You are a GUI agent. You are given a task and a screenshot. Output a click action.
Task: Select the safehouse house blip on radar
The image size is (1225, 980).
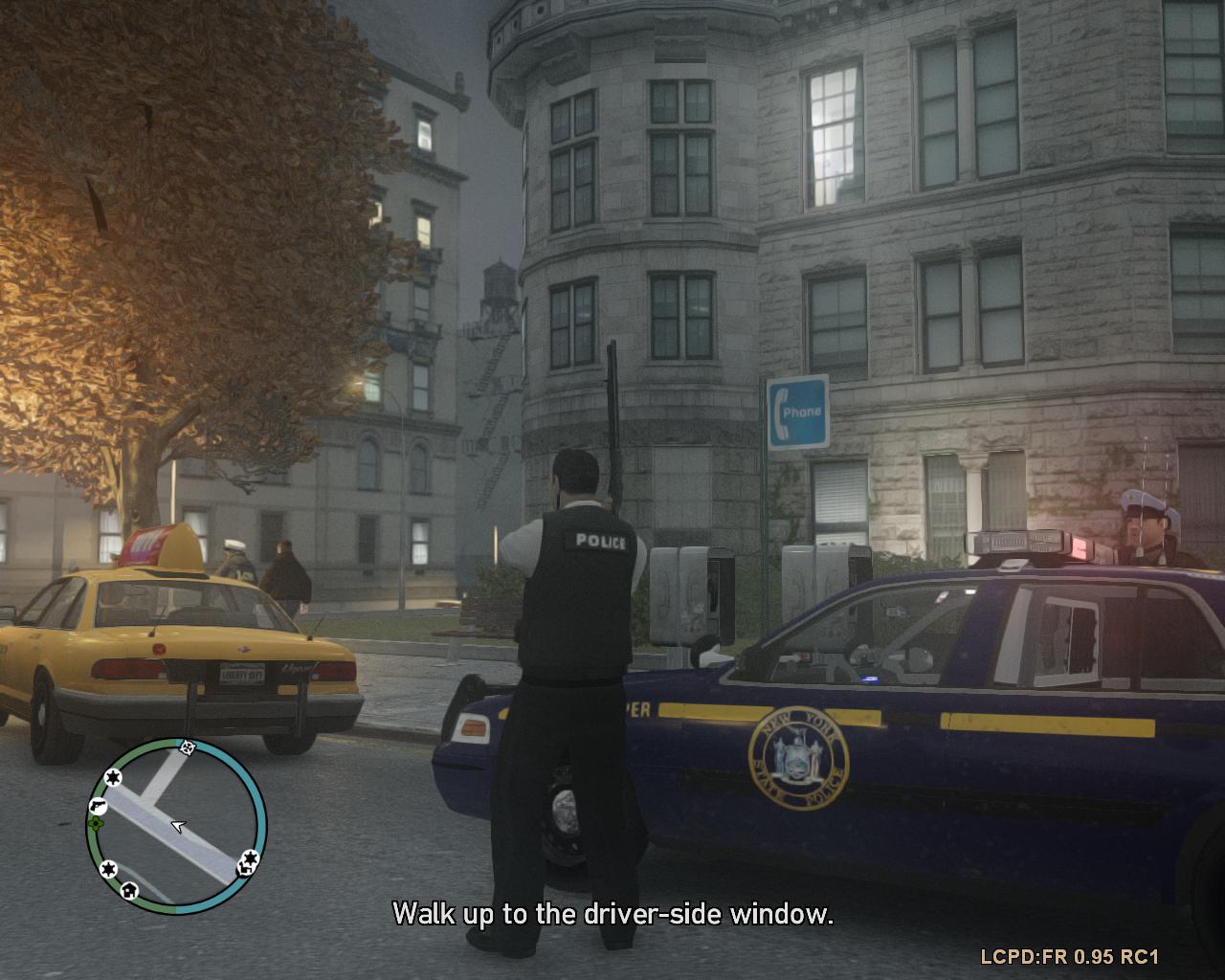[129, 891]
